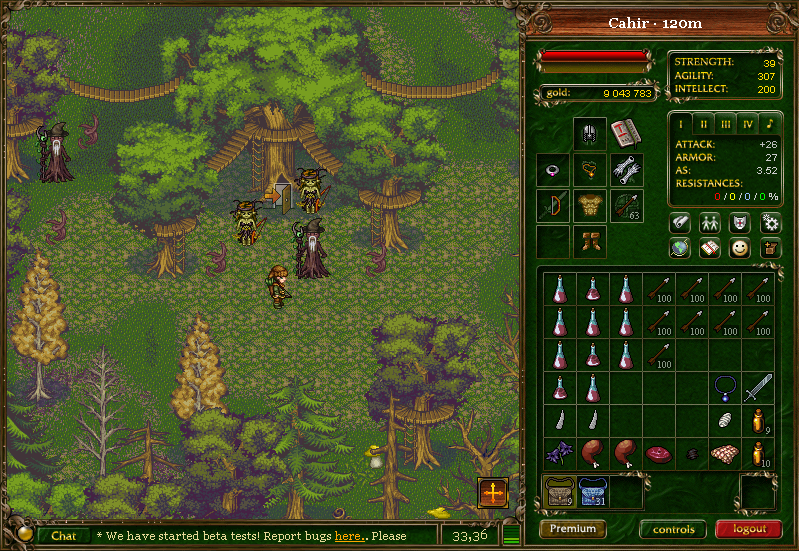Select the equipped boots slot
The image size is (799, 551).
point(589,241)
